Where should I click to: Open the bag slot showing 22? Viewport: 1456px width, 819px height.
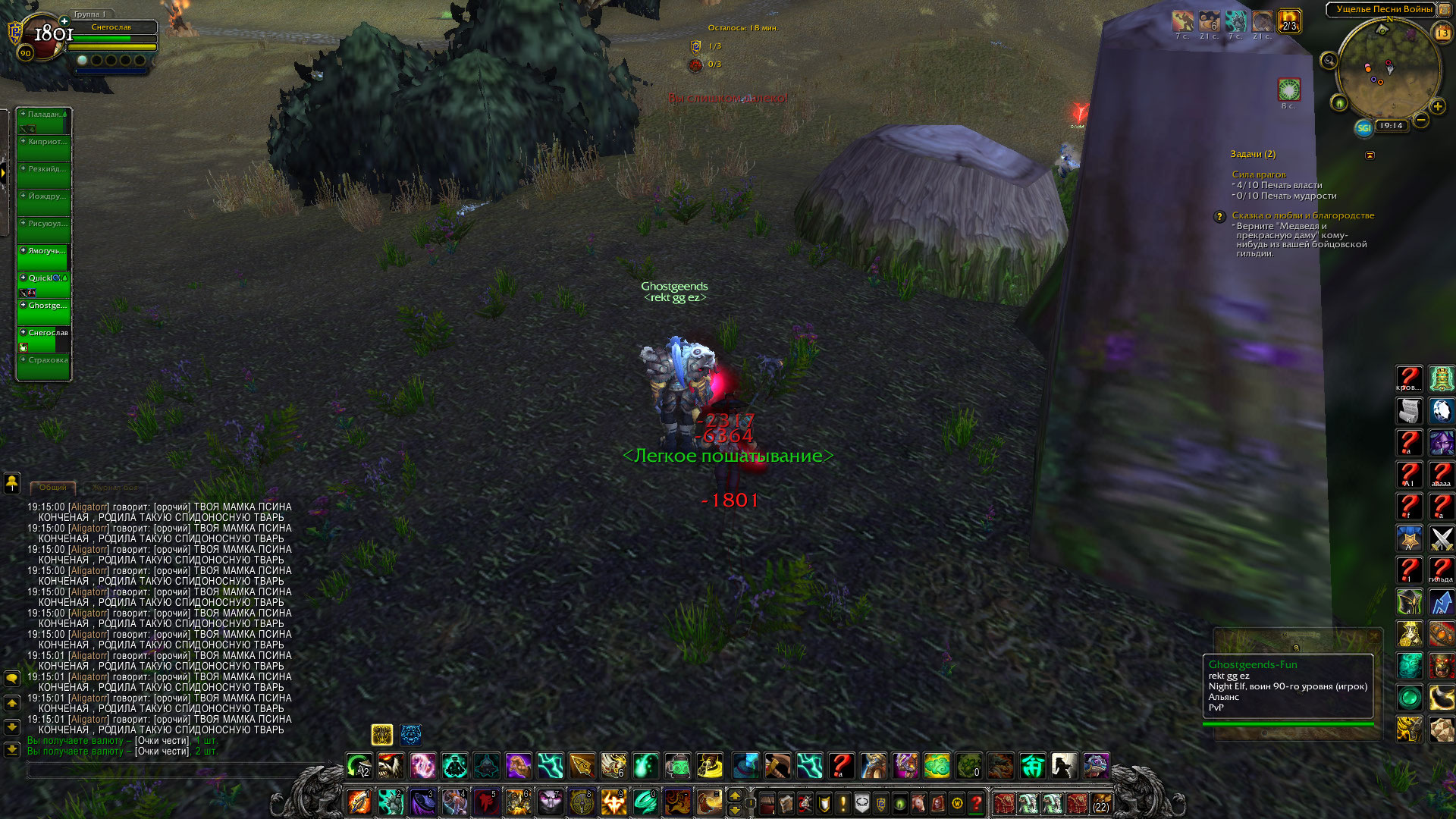click(1100, 803)
